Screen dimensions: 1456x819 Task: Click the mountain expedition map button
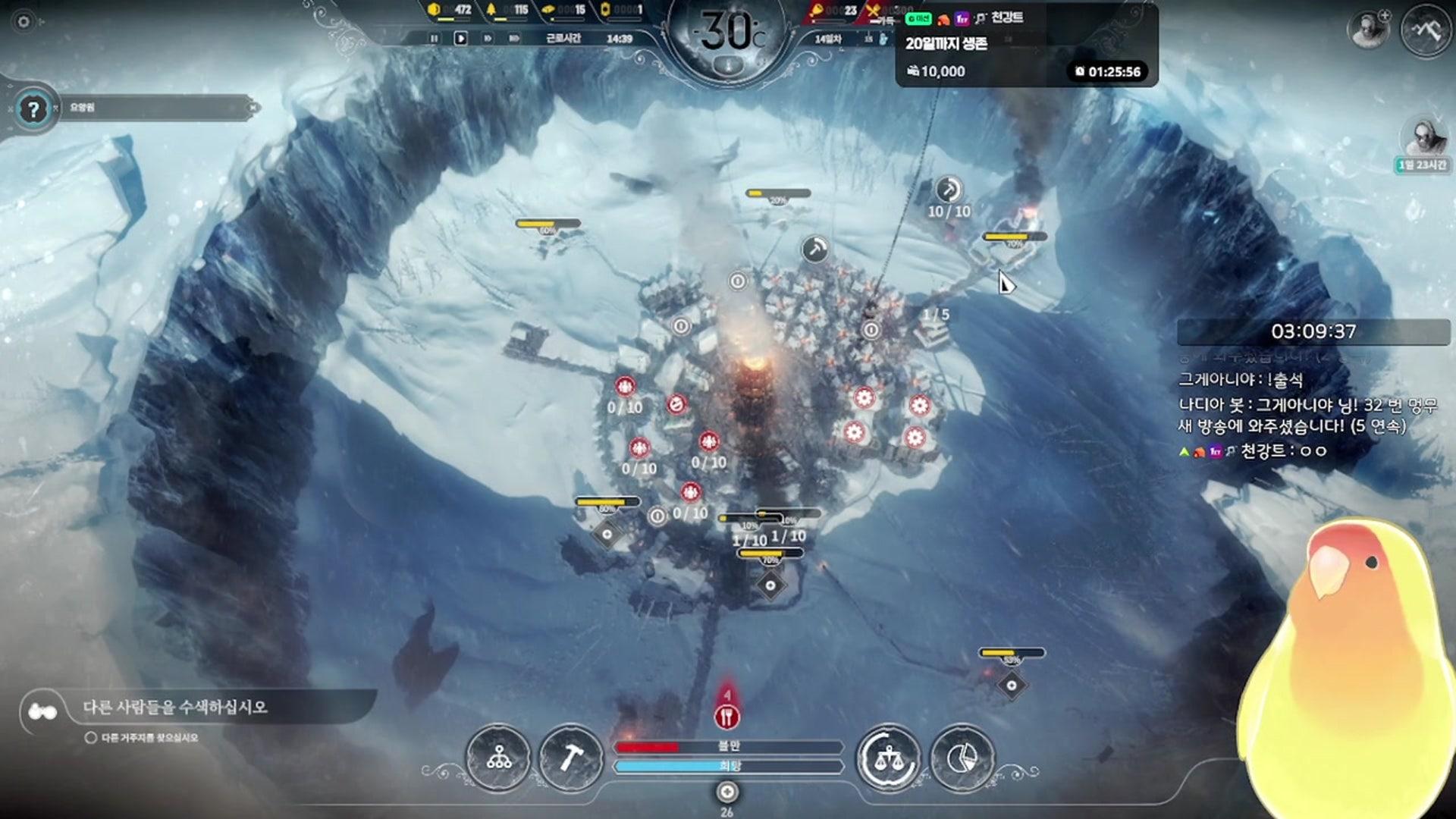click(x=1426, y=30)
